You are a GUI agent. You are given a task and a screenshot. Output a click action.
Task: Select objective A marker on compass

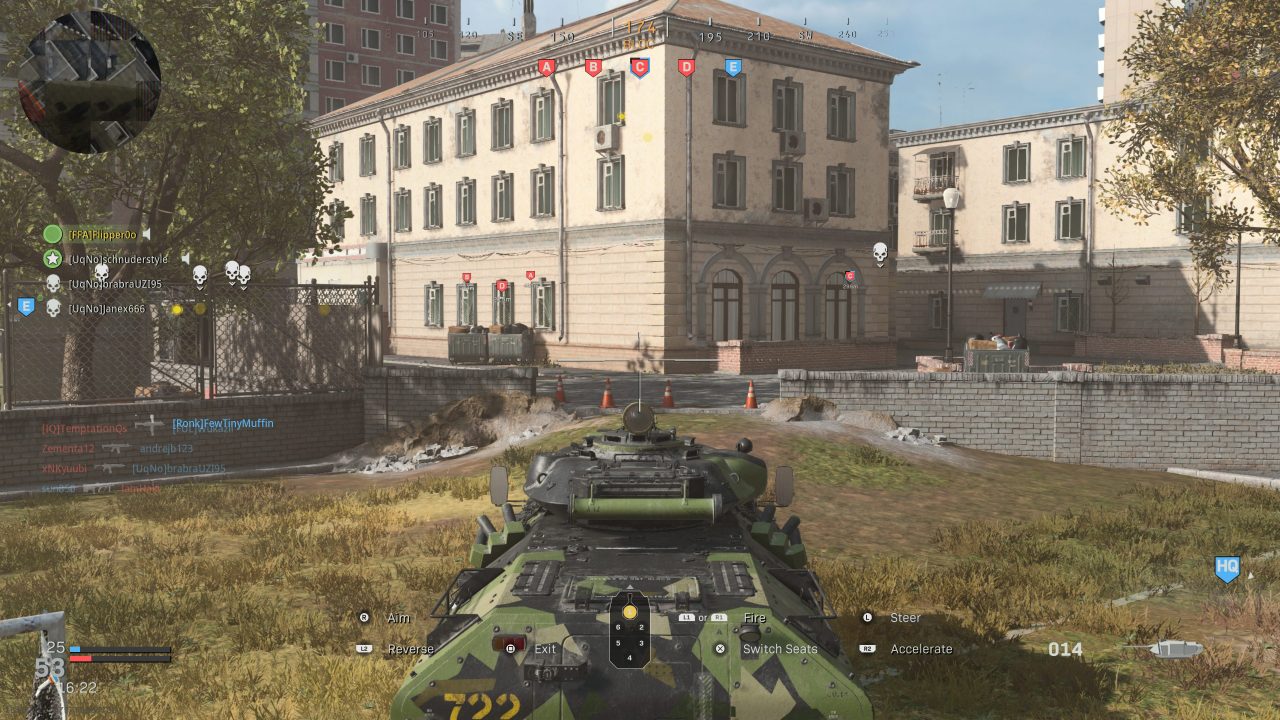coord(546,68)
